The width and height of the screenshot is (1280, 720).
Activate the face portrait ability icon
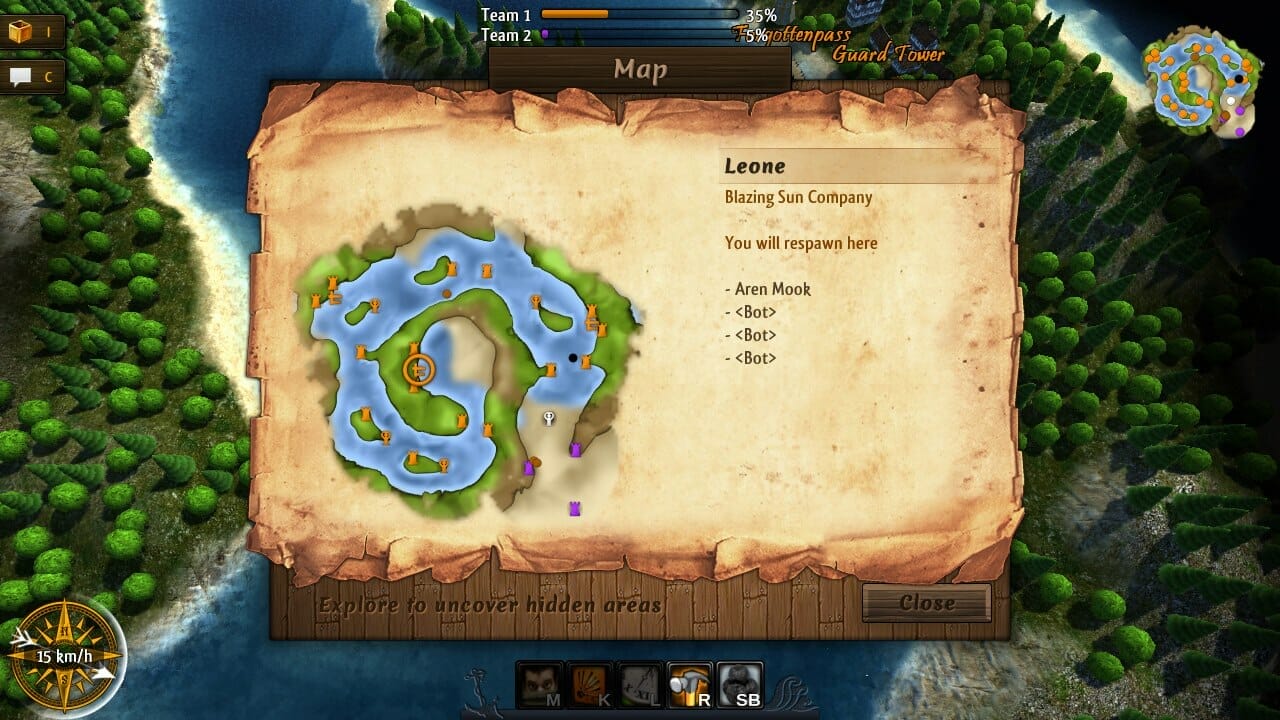(x=540, y=686)
